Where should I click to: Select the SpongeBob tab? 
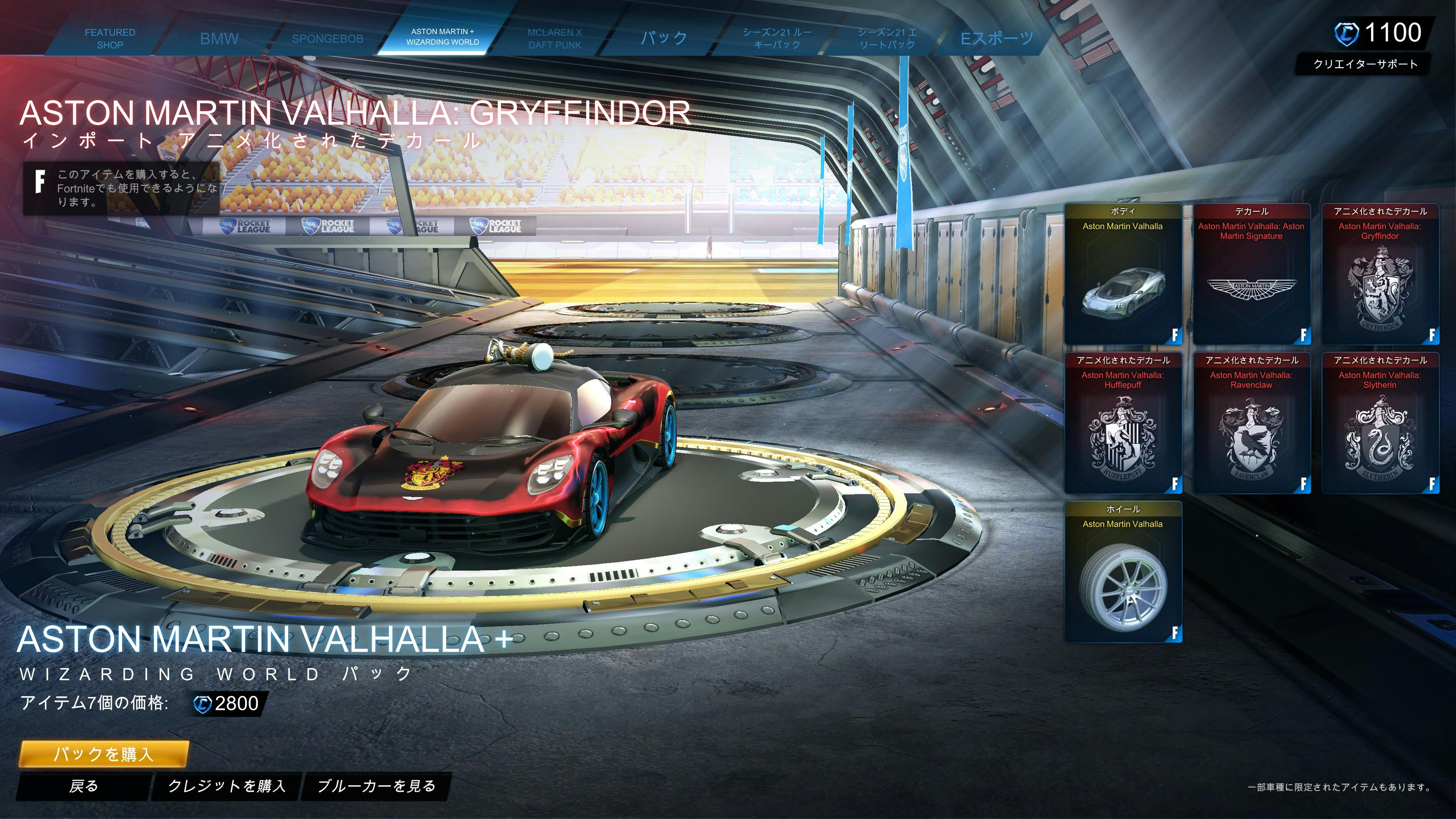327,38
